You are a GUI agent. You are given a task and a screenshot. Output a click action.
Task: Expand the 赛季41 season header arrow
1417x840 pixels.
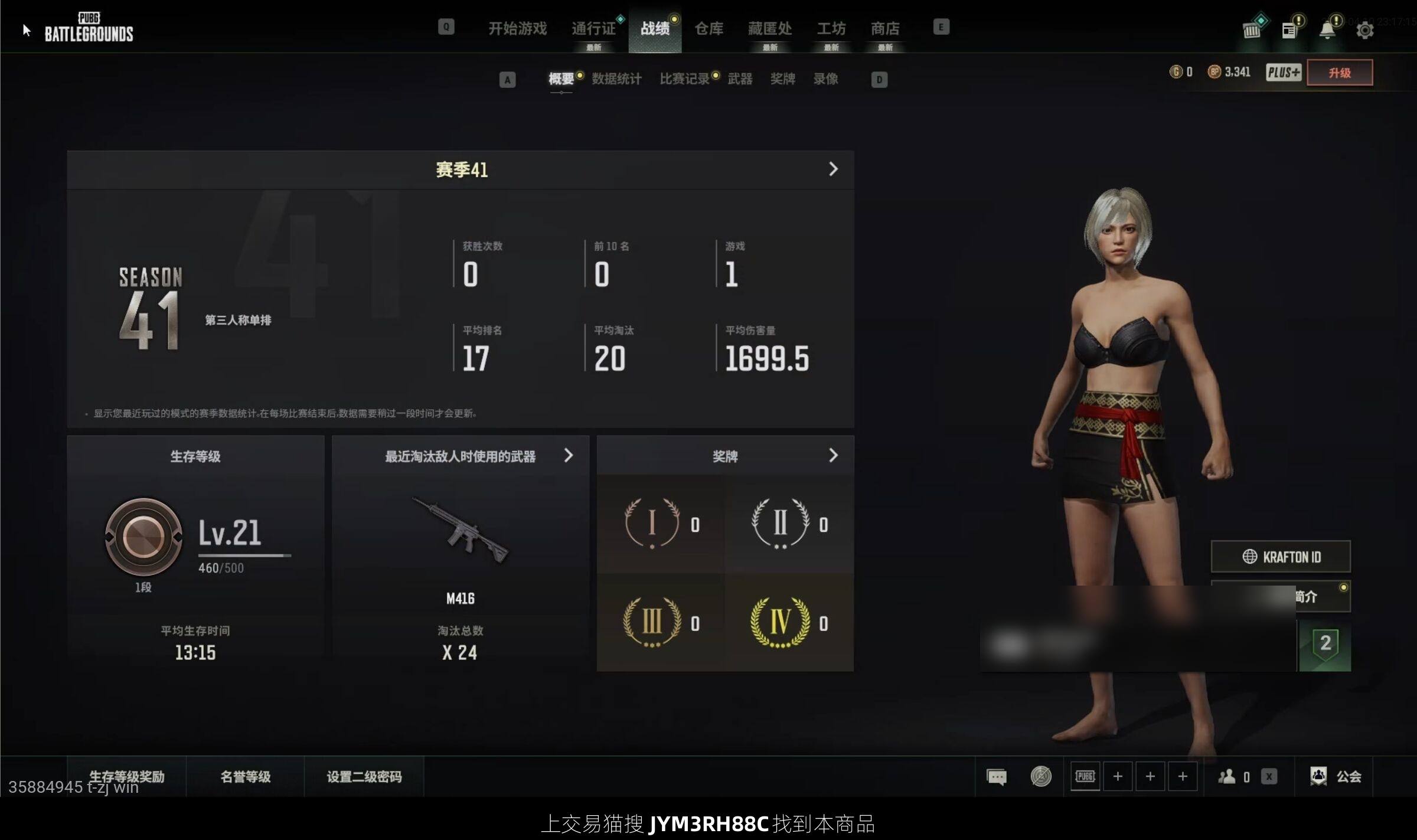coord(832,169)
